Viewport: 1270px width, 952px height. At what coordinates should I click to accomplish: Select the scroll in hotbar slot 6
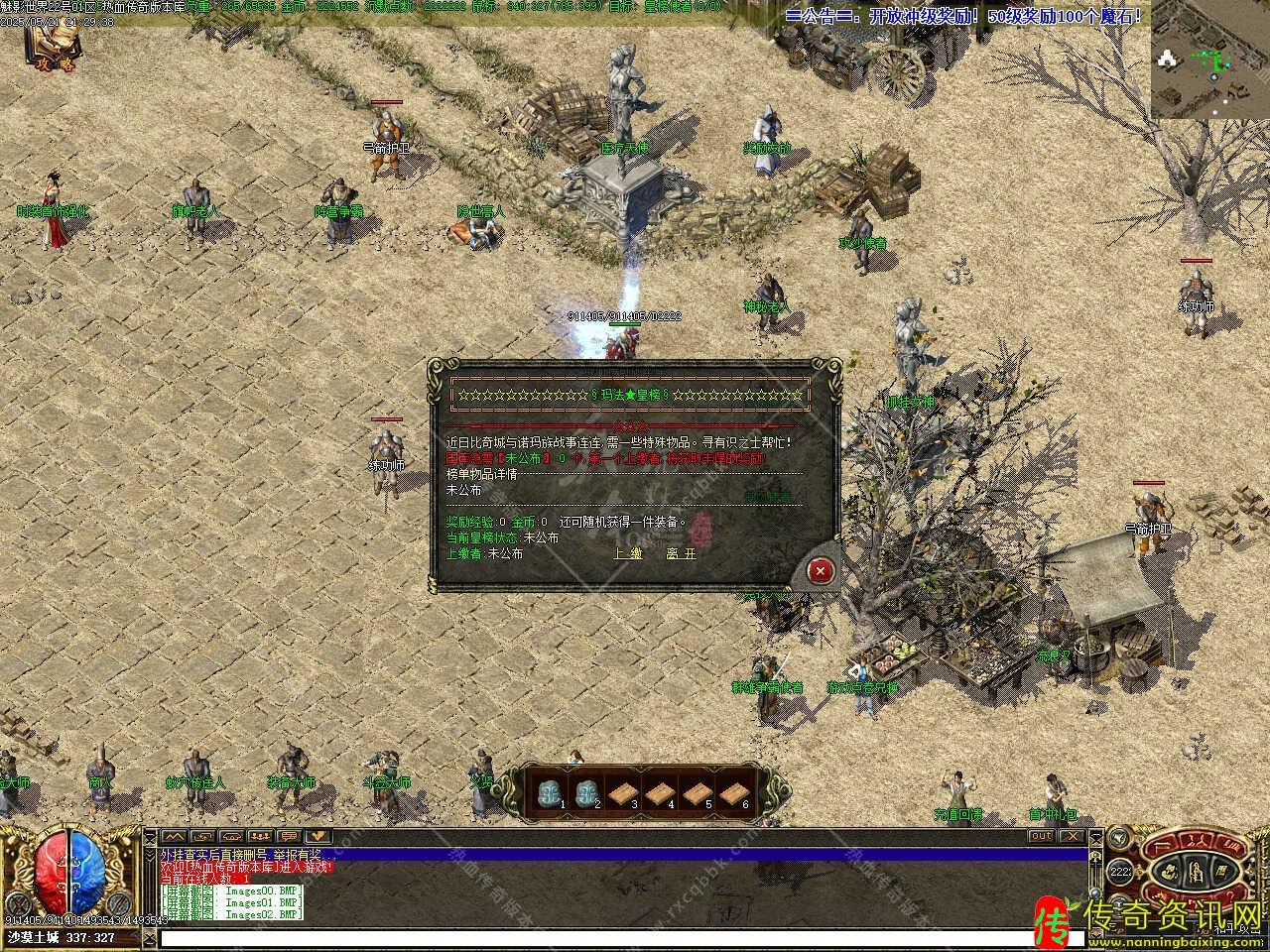(733, 791)
